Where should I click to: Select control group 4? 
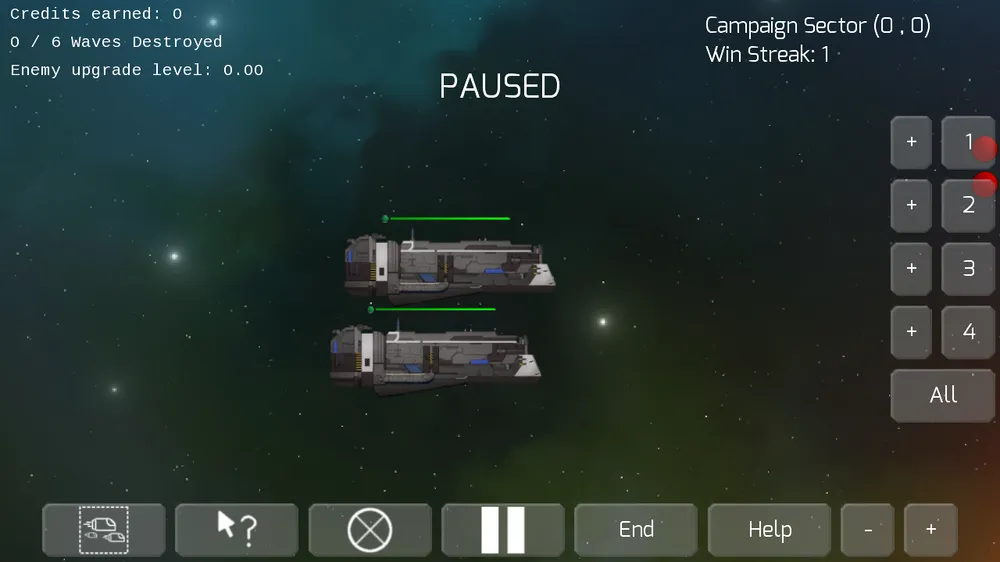[967, 332]
